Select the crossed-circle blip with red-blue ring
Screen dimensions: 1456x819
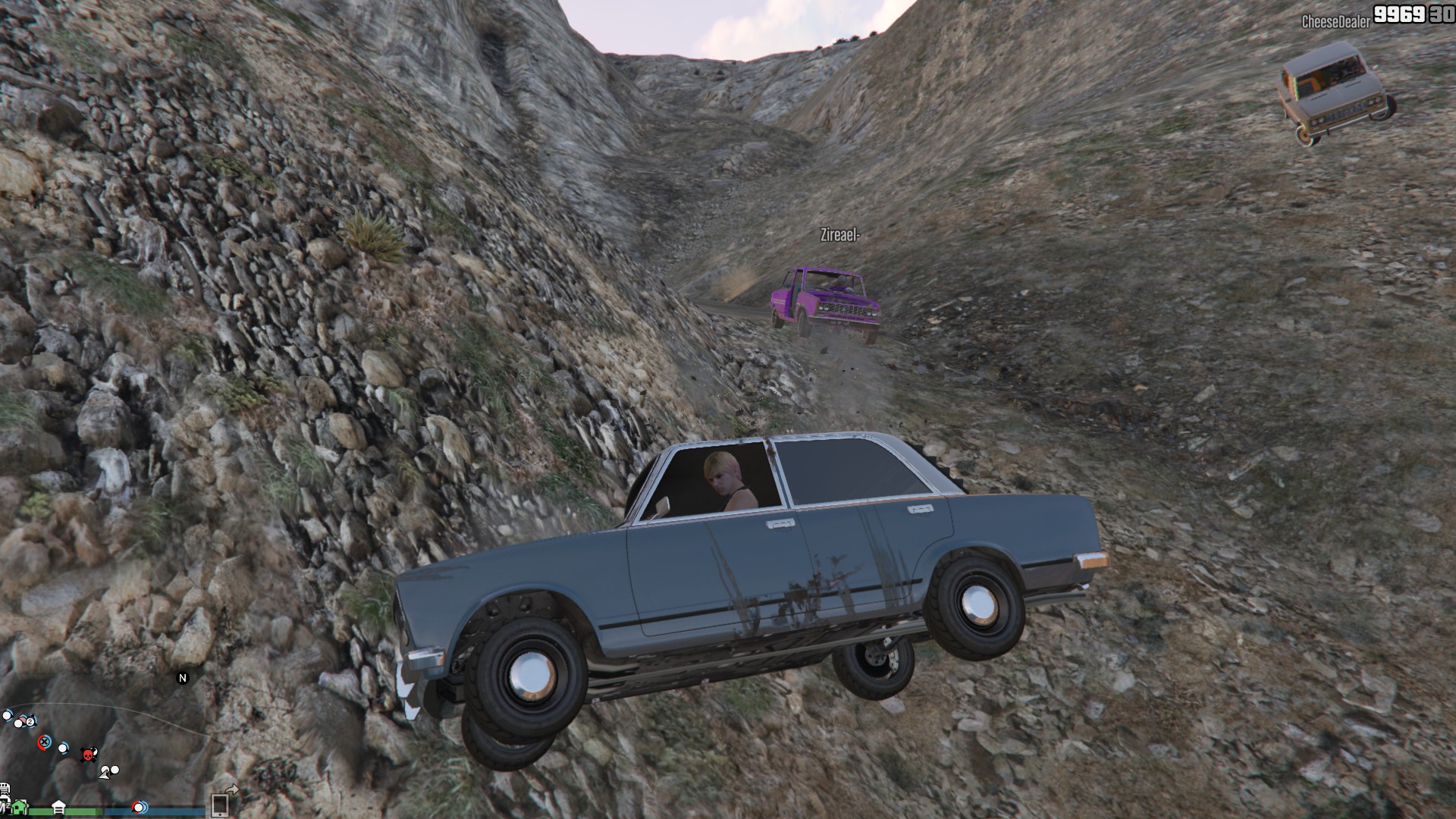point(44,741)
